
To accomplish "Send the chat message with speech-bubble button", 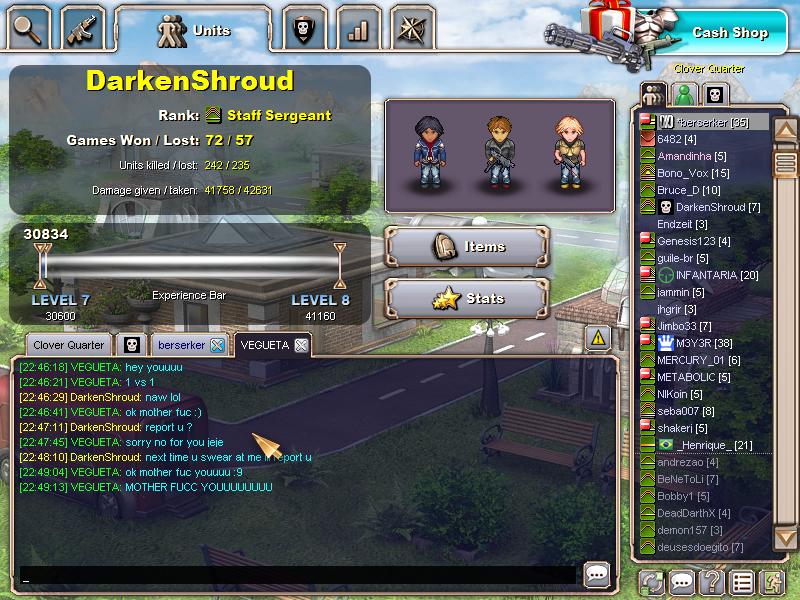I will click(x=597, y=574).
